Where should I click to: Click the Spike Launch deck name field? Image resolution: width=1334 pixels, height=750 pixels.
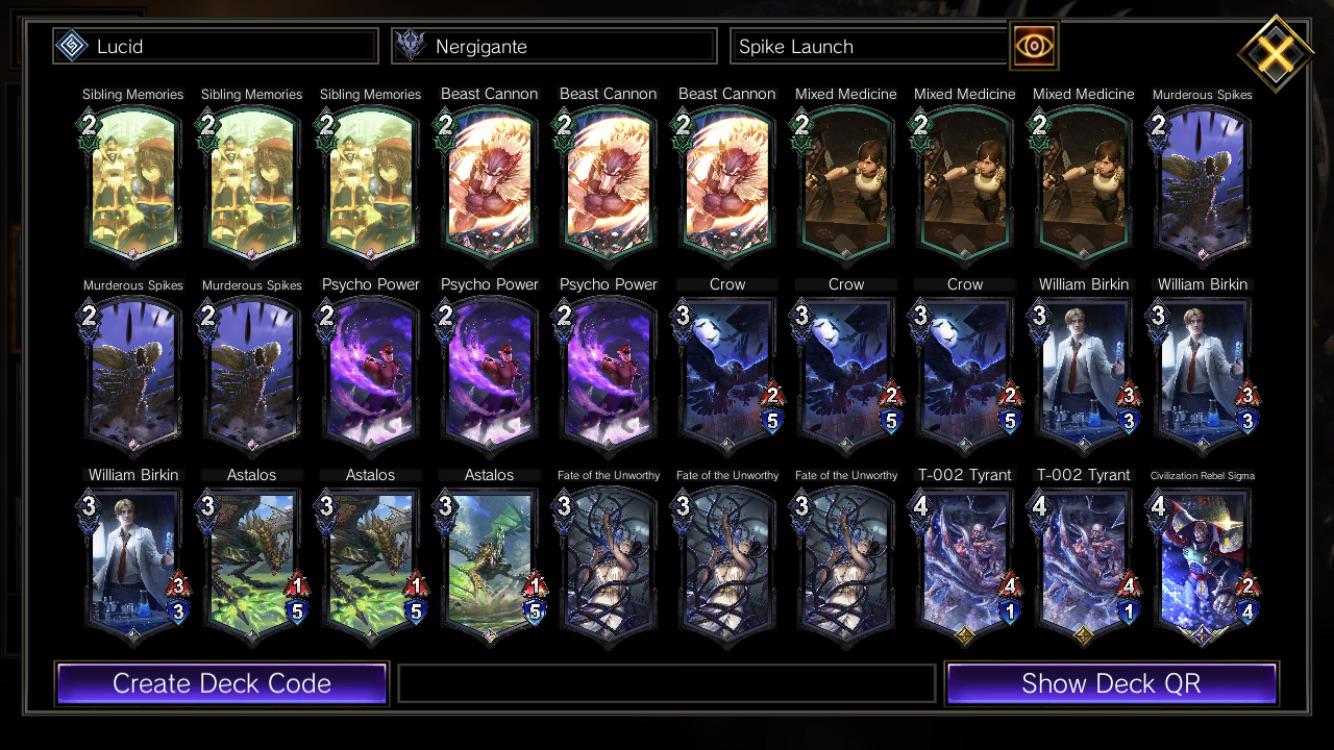click(x=870, y=44)
